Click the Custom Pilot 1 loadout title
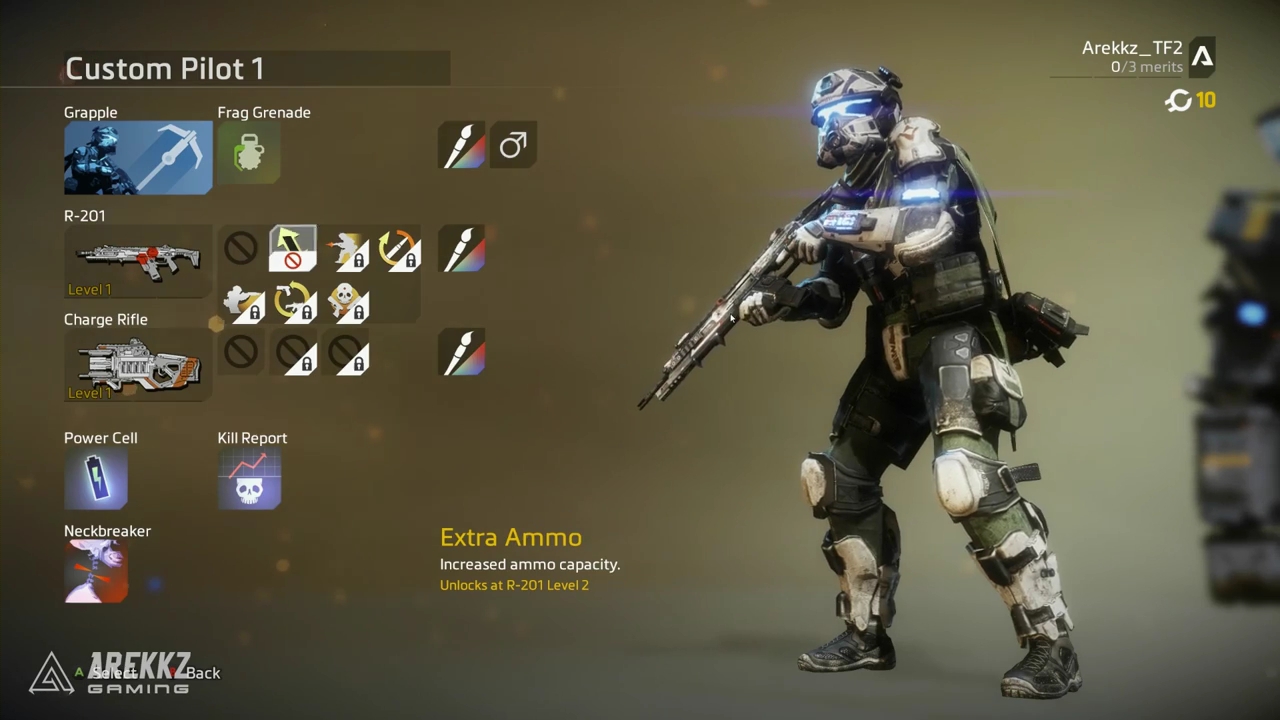This screenshot has height=720, width=1280. tap(165, 69)
